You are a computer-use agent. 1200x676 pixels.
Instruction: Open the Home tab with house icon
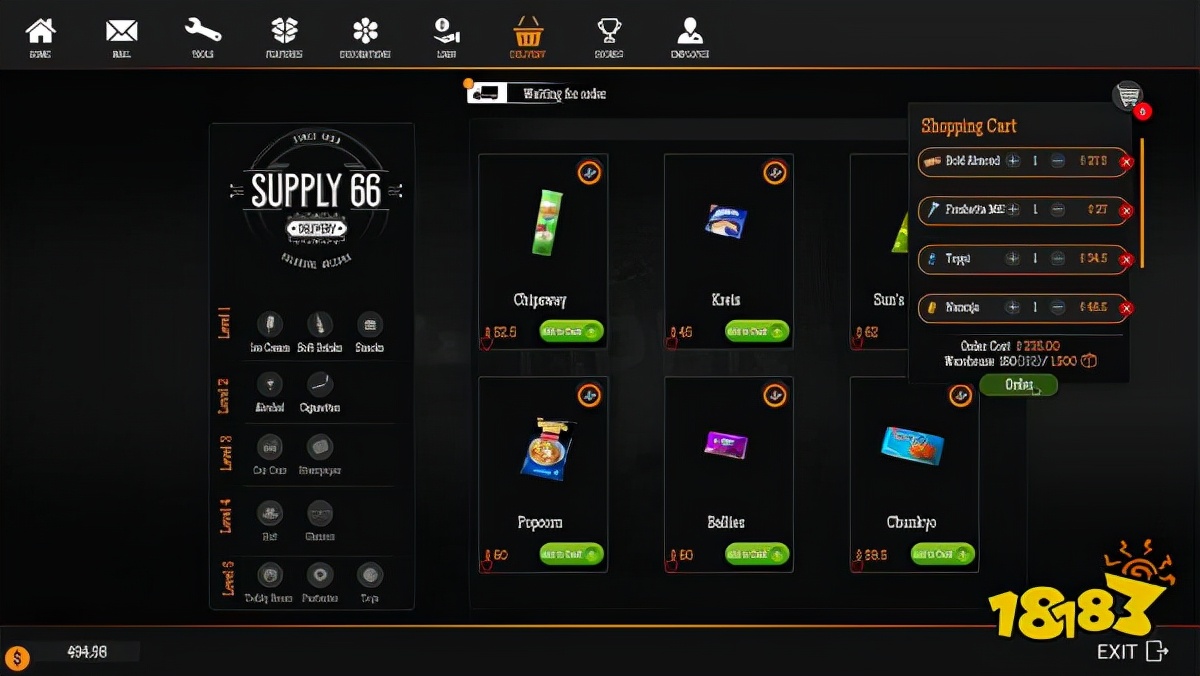[40, 37]
